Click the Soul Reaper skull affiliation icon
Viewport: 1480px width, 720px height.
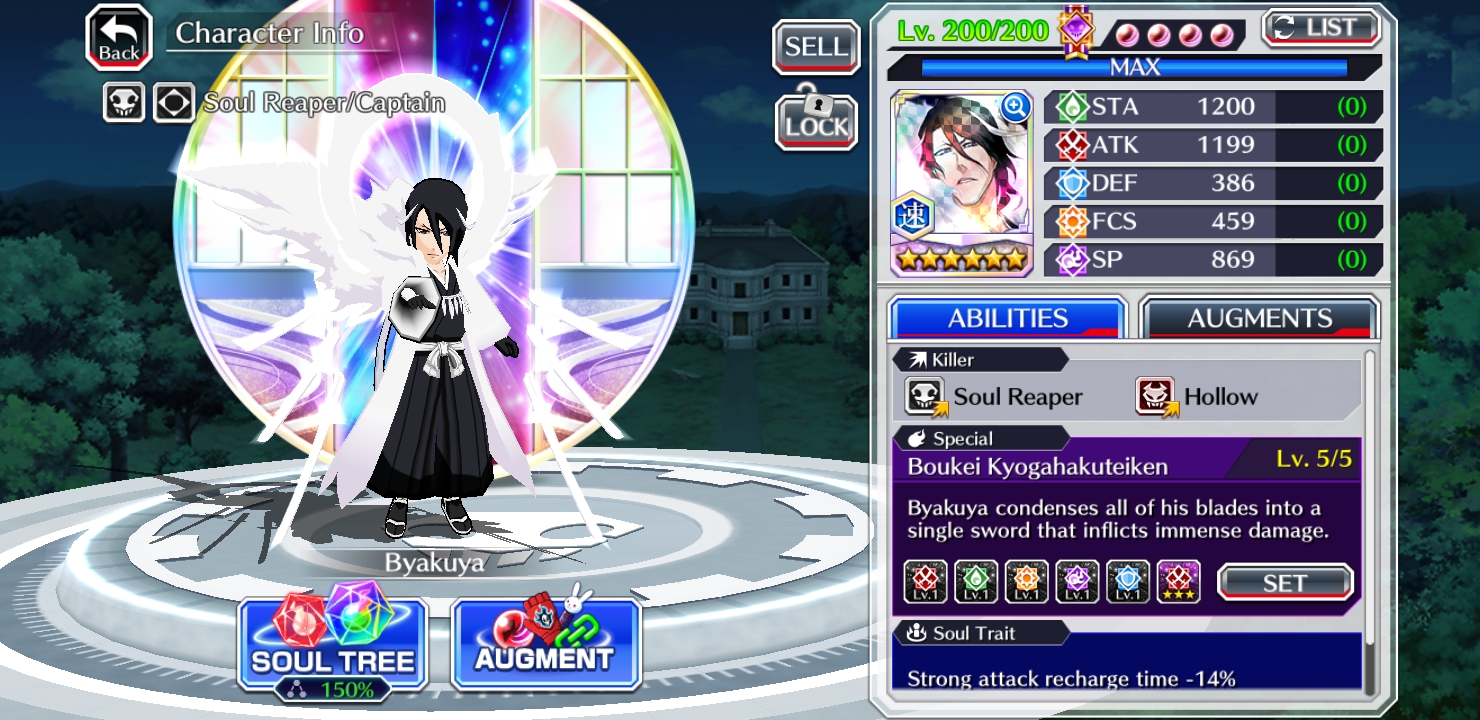pos(124,102)
